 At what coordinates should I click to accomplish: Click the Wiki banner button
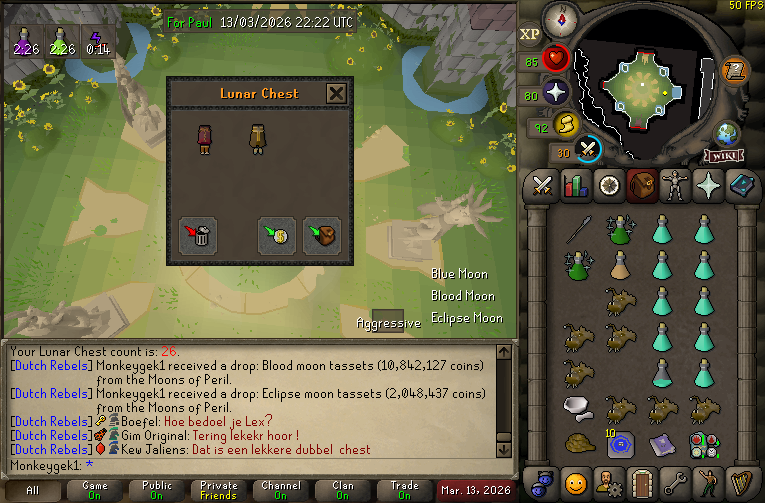click(725, 155)
